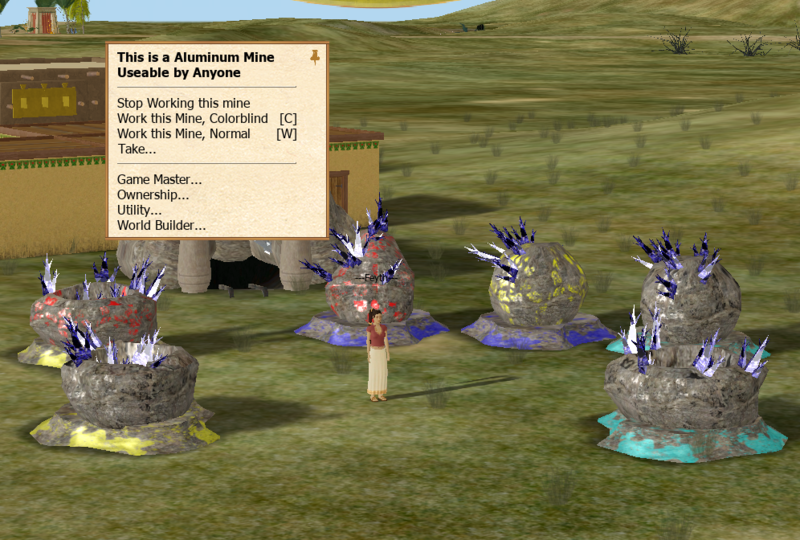Open the Game Master... submenu
The height and width of the screenshot is (540, 800).
(159, 179)
